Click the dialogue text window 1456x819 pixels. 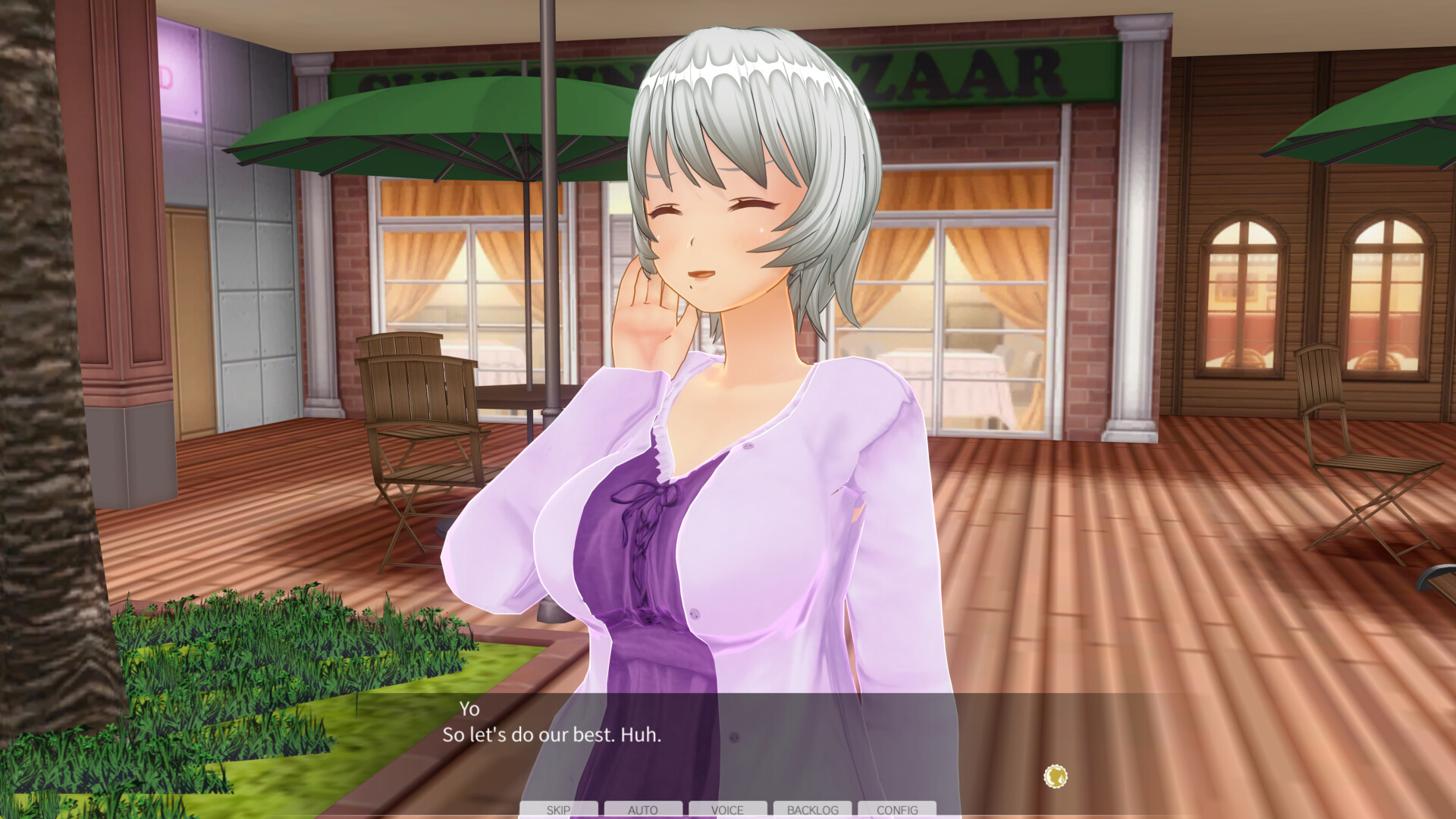tap(728, 732)
